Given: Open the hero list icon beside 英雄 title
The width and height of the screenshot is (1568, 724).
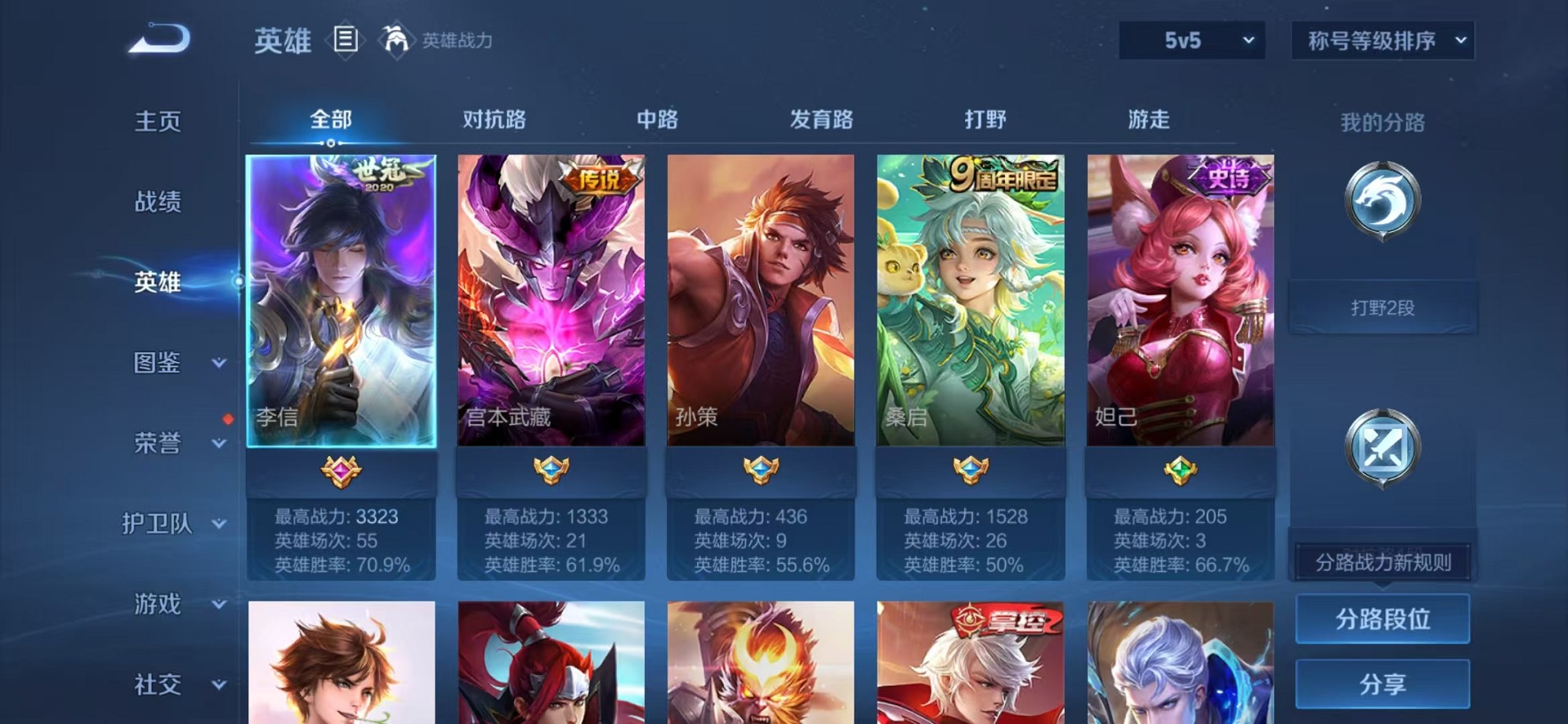Looking at the screenshot, I should tap(345, 38).
